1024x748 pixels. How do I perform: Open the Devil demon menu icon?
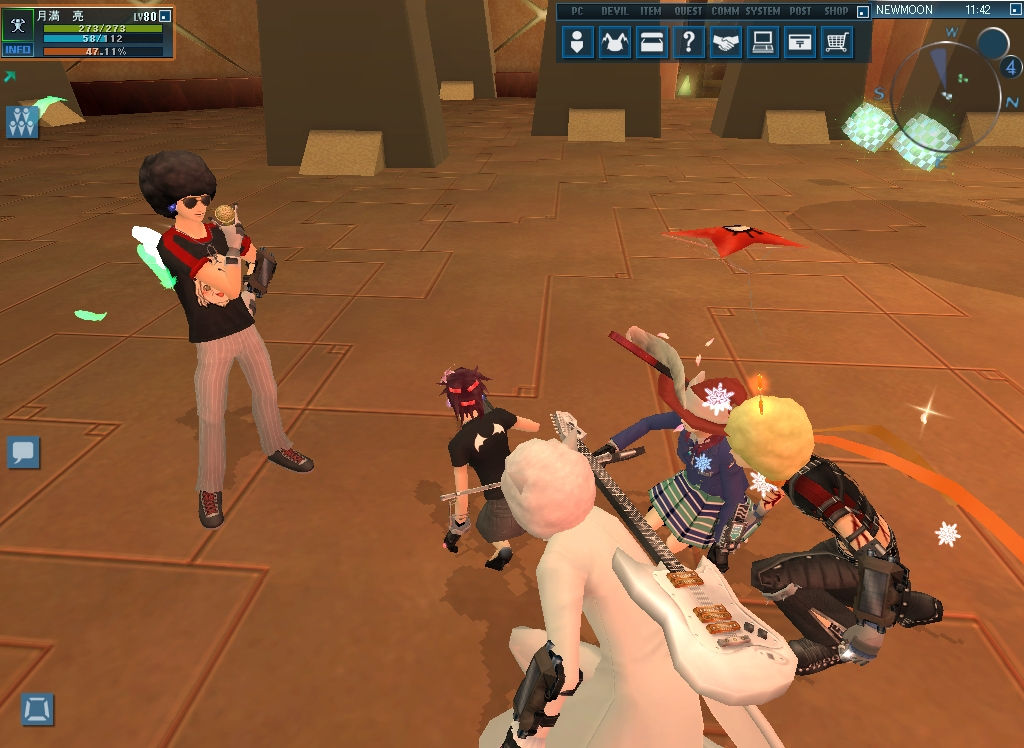tap(614, 43)
